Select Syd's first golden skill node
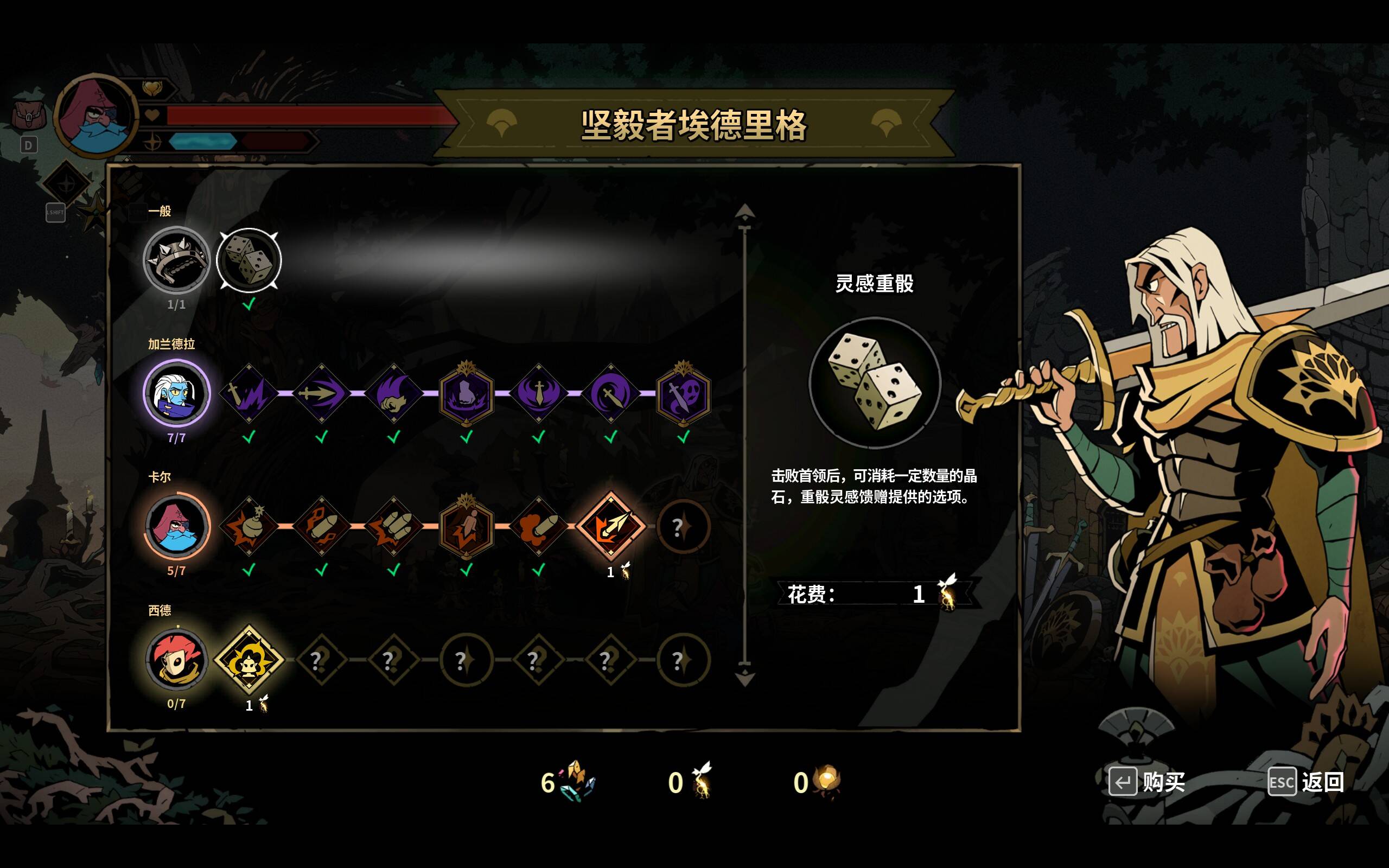Screen dimensions: 1389x868 [249, 659]
